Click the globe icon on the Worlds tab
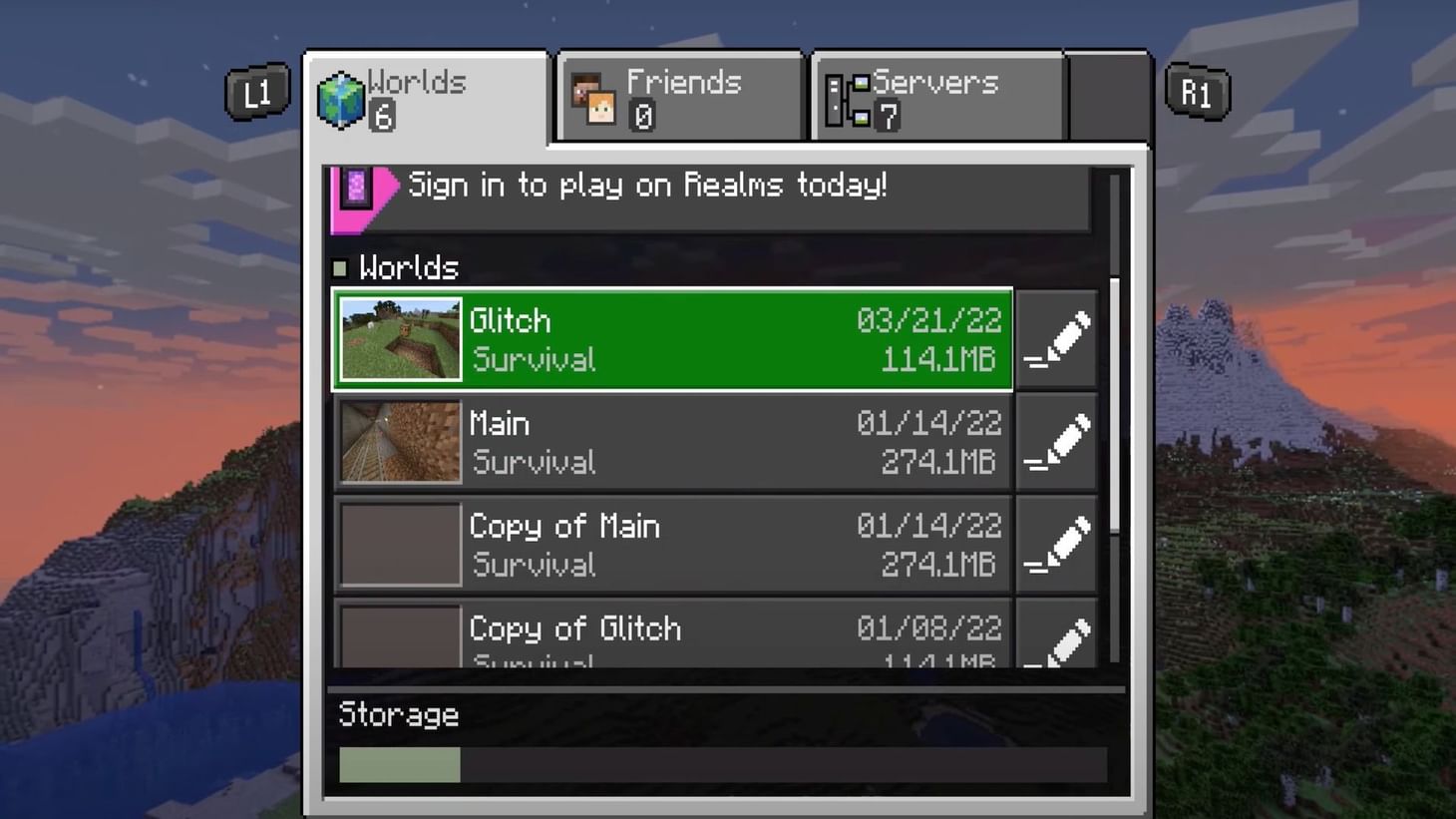Viewport: 1456px width, 819px height. 342,97
